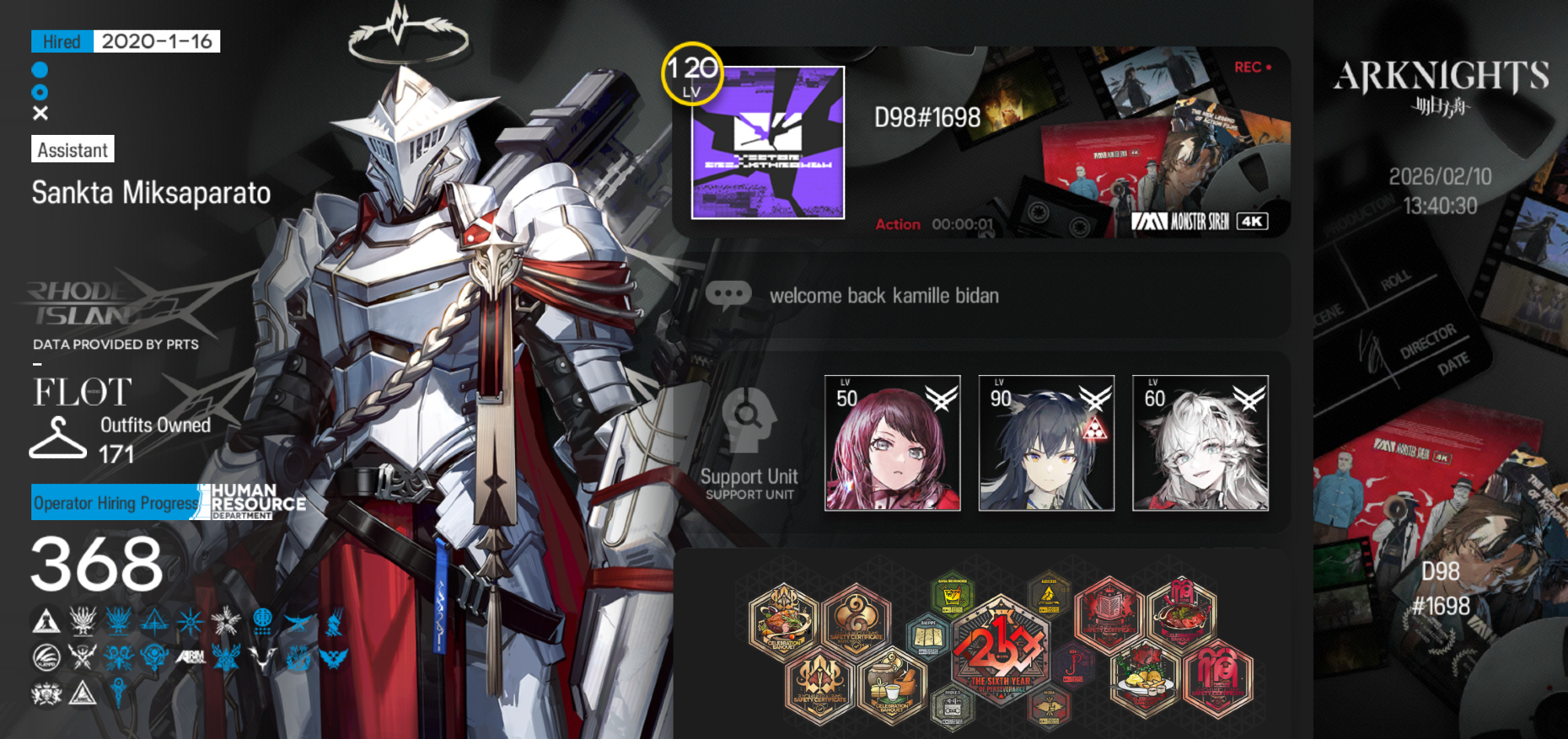Edit the 'welcome back kamille bidan' signature
The height and width of the screenshot is (739, 1568).
point(884,296)
